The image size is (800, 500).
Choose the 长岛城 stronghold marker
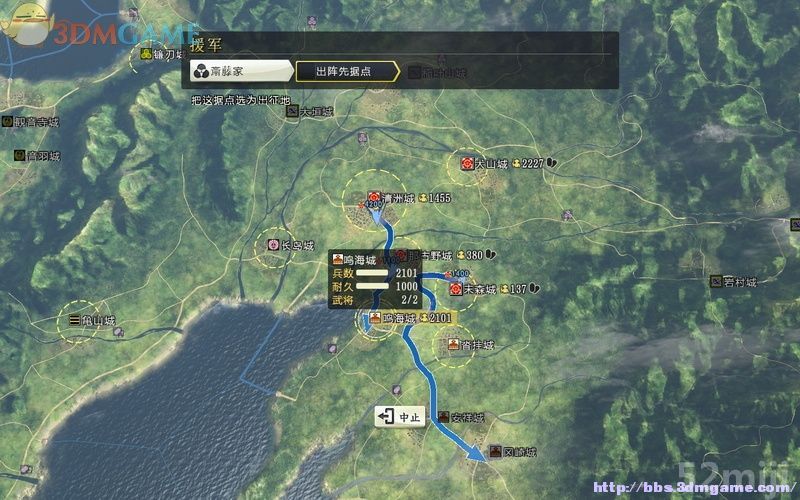point(274,245)
